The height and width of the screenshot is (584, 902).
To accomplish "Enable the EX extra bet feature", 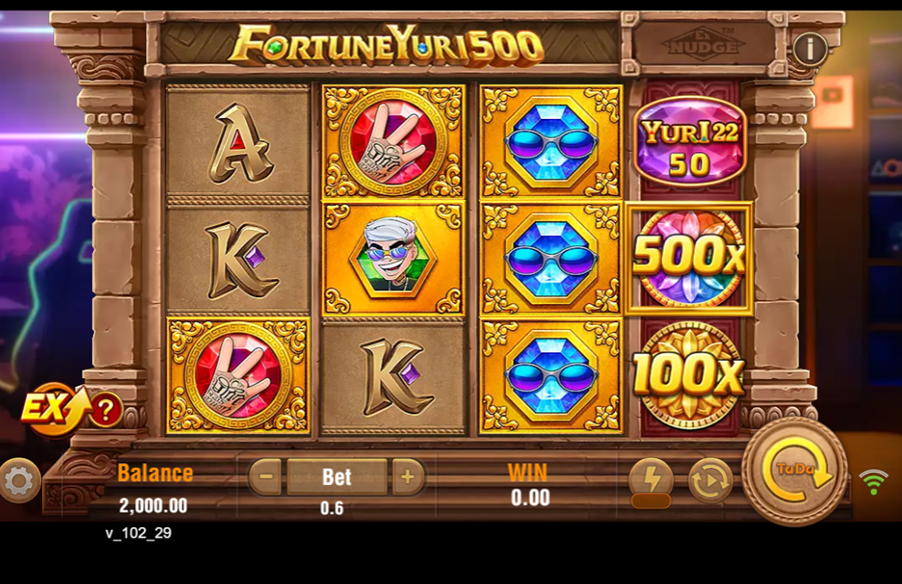I will click(x=50, y=408).
